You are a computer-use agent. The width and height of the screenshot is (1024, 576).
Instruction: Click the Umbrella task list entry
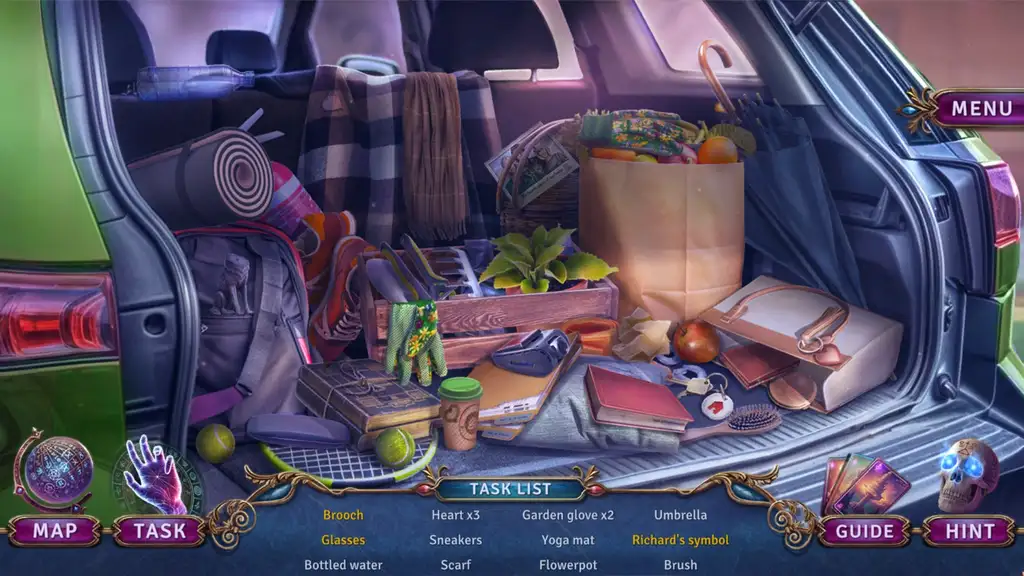[680, 515]
